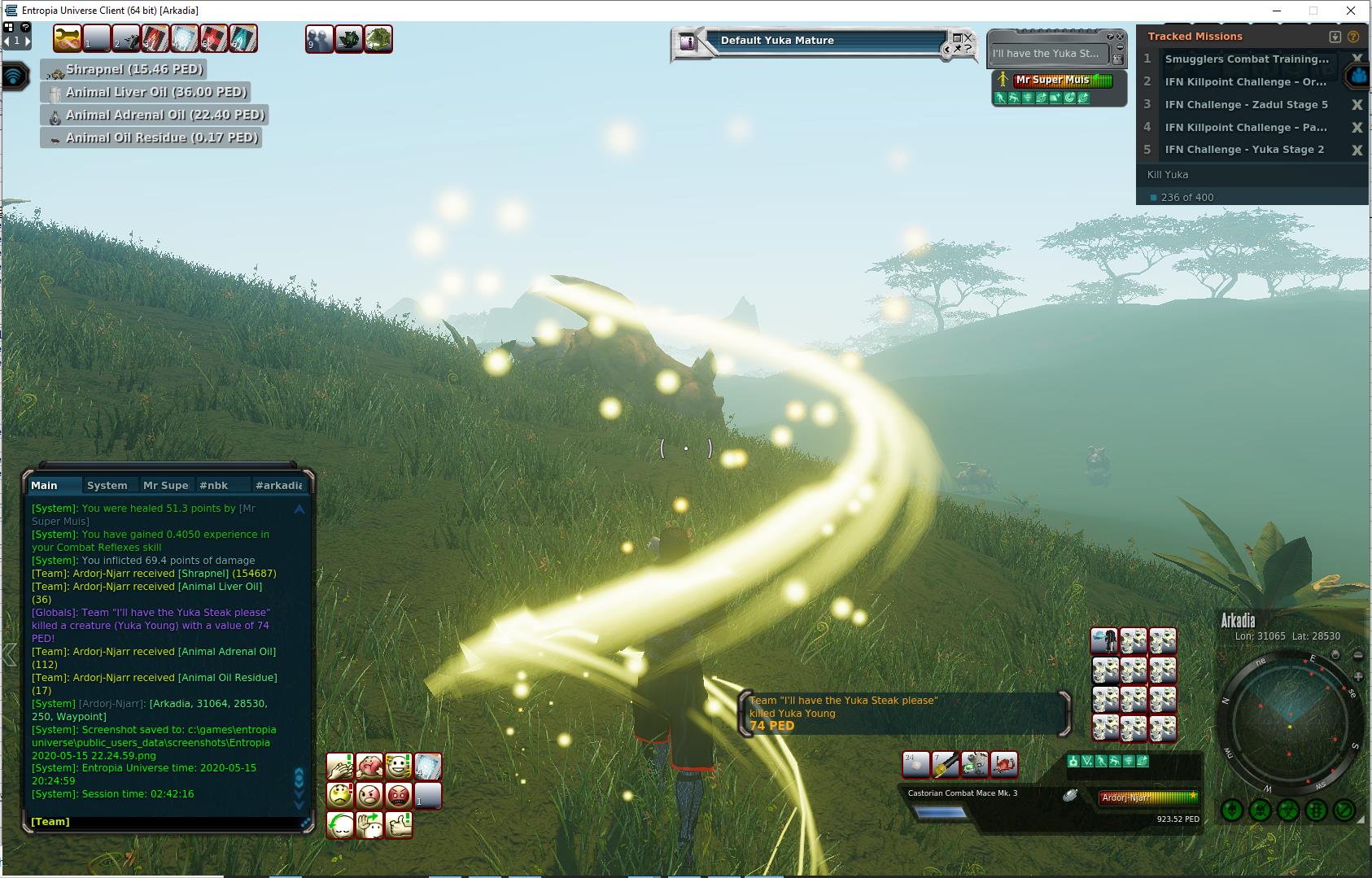
Task: Use the waving hand emote
Action: (369, 824)
